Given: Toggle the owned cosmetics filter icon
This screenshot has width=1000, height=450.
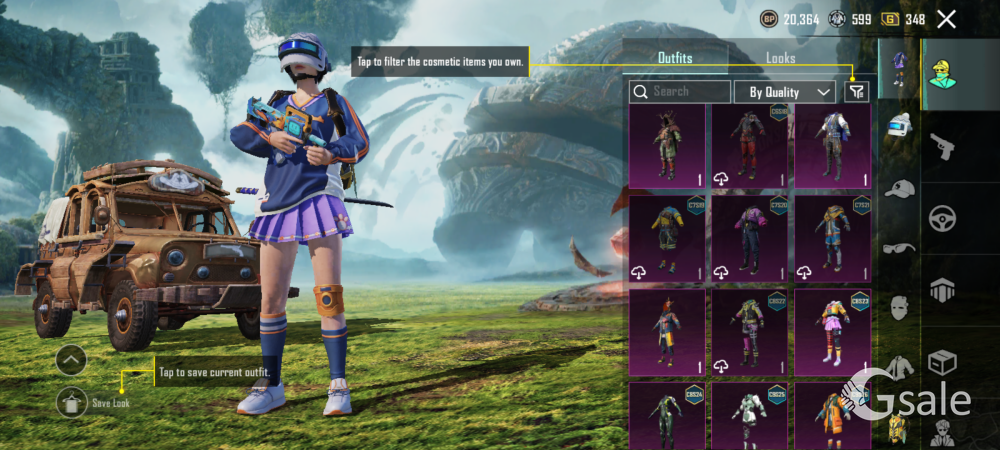Looking at the screenshot, I should 857,92.
